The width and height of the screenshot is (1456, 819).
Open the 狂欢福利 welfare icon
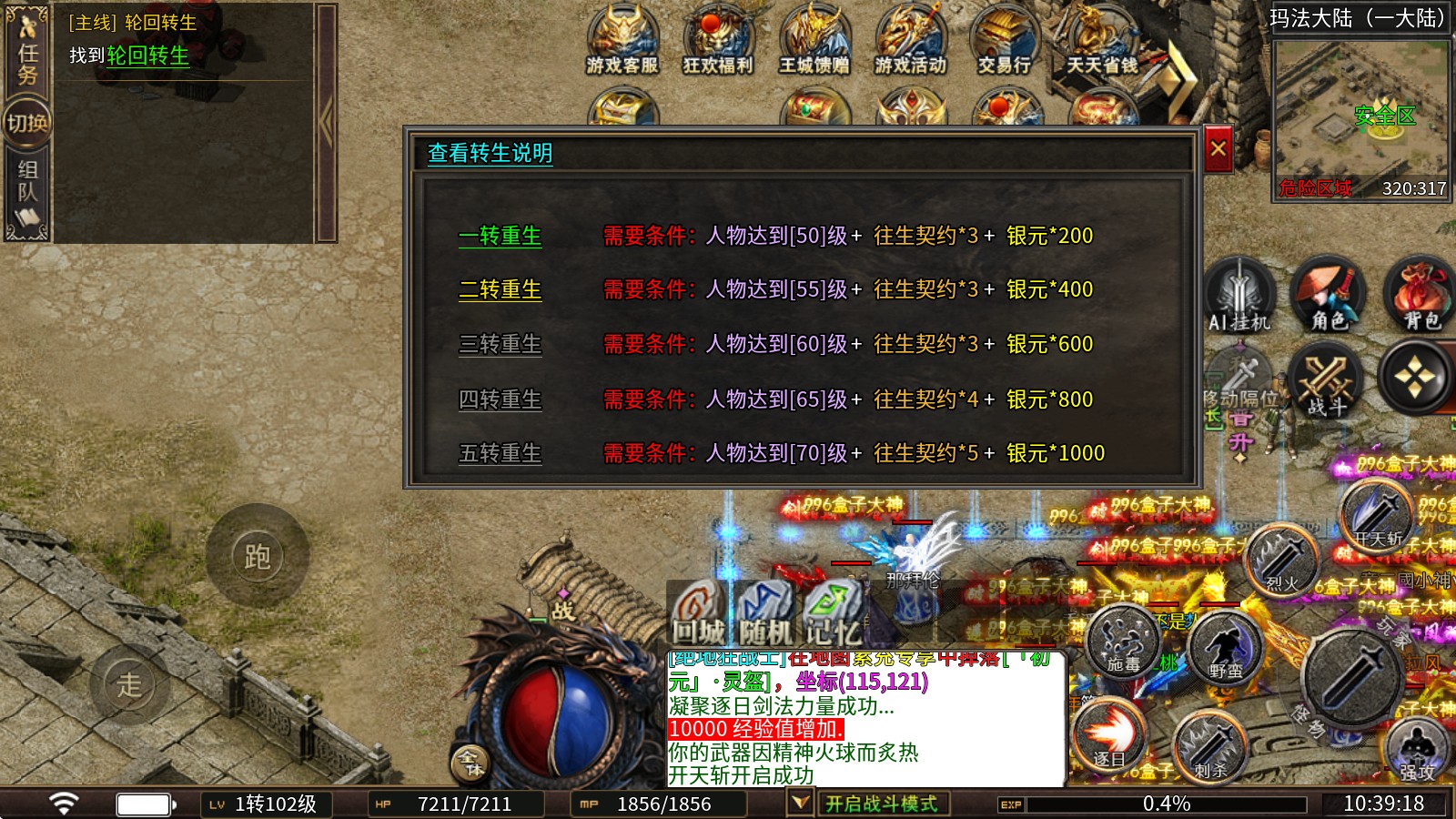(718, 41)
